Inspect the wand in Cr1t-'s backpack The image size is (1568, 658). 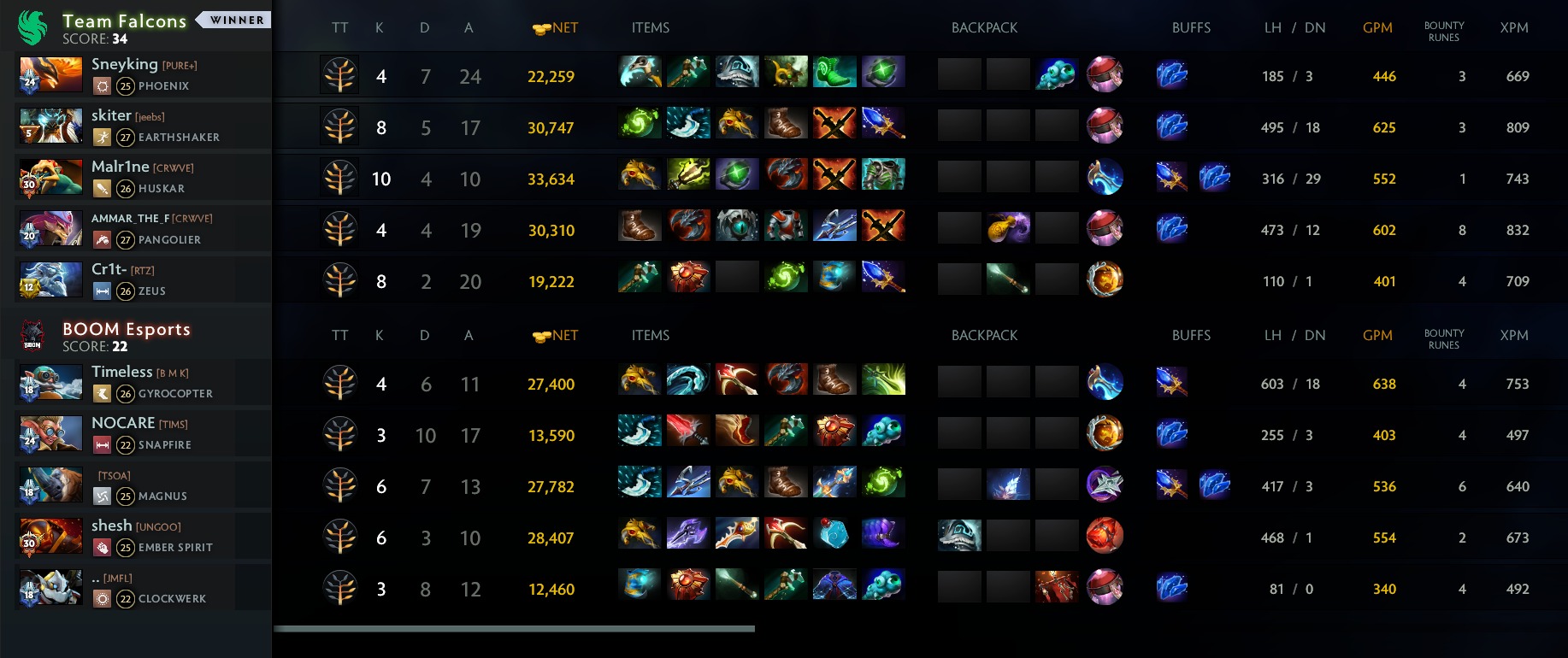pyautogui.click(x=1008, y=279)
